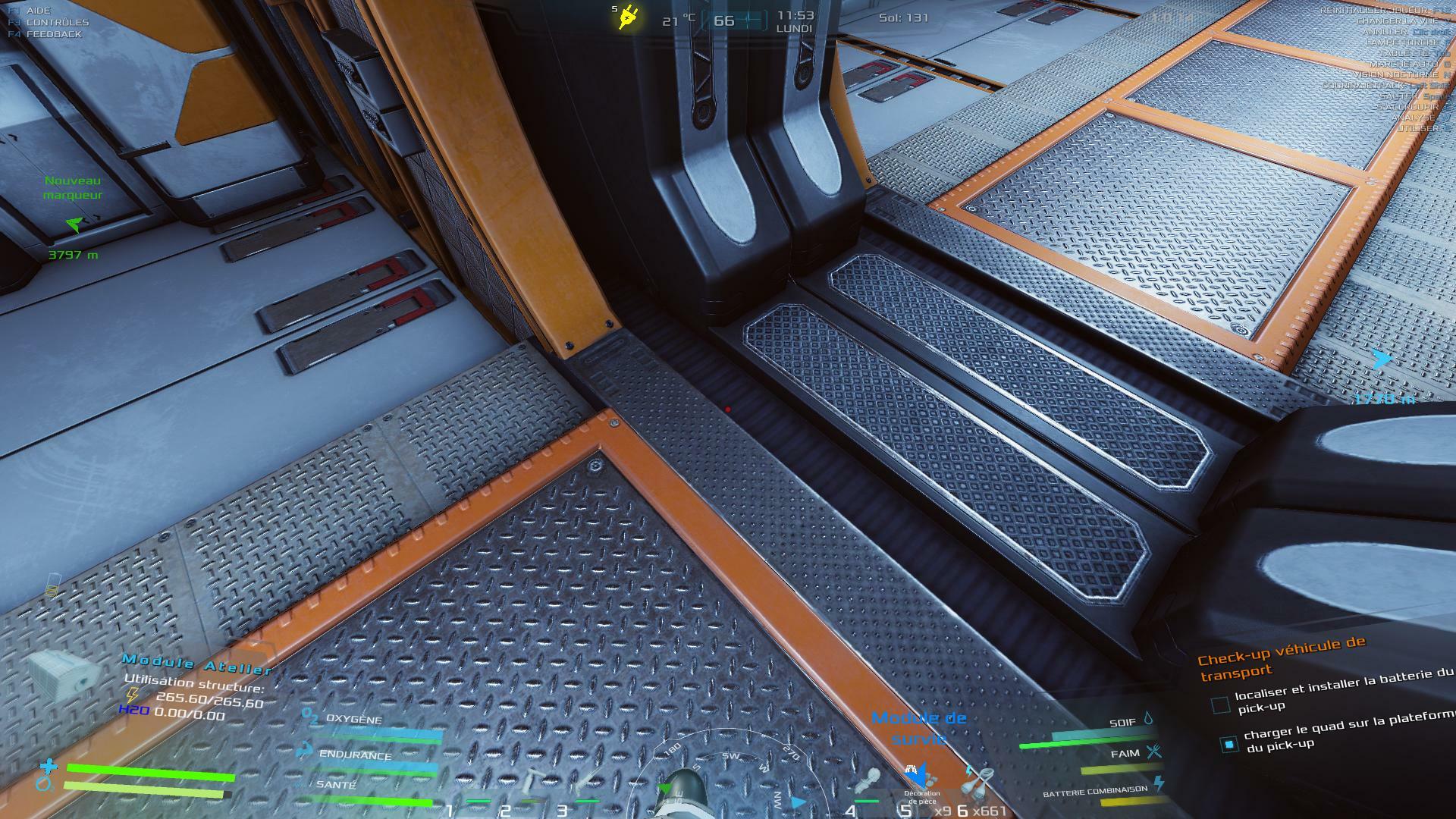Screen dimensions: 1456x819
Task: Toggle the 'charger le quad' objective checkbox
Action: 1228,744
